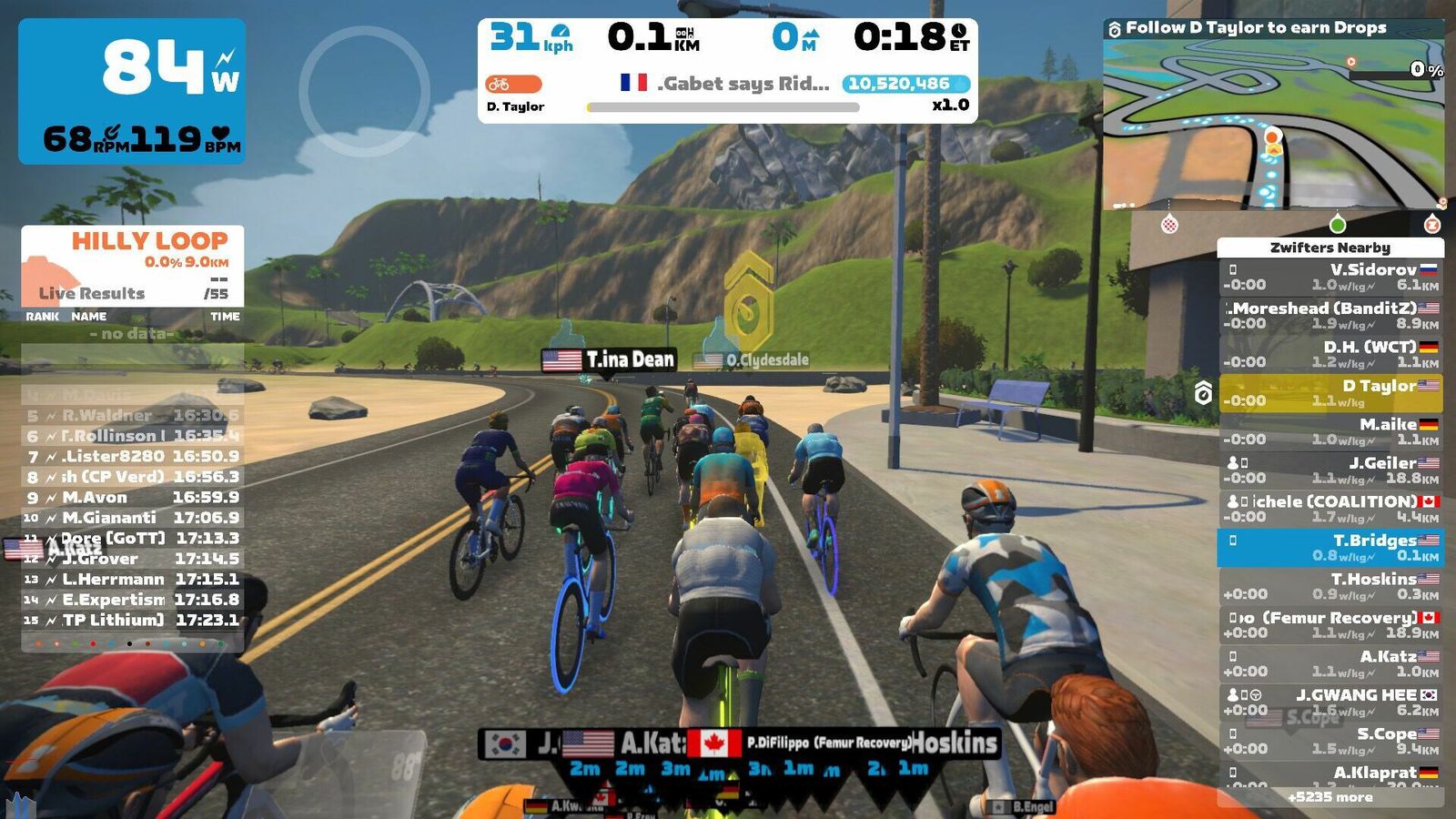Open the Hilly Loop segment panel
Screen dimensions: 1456x819
tap(133, 264)
